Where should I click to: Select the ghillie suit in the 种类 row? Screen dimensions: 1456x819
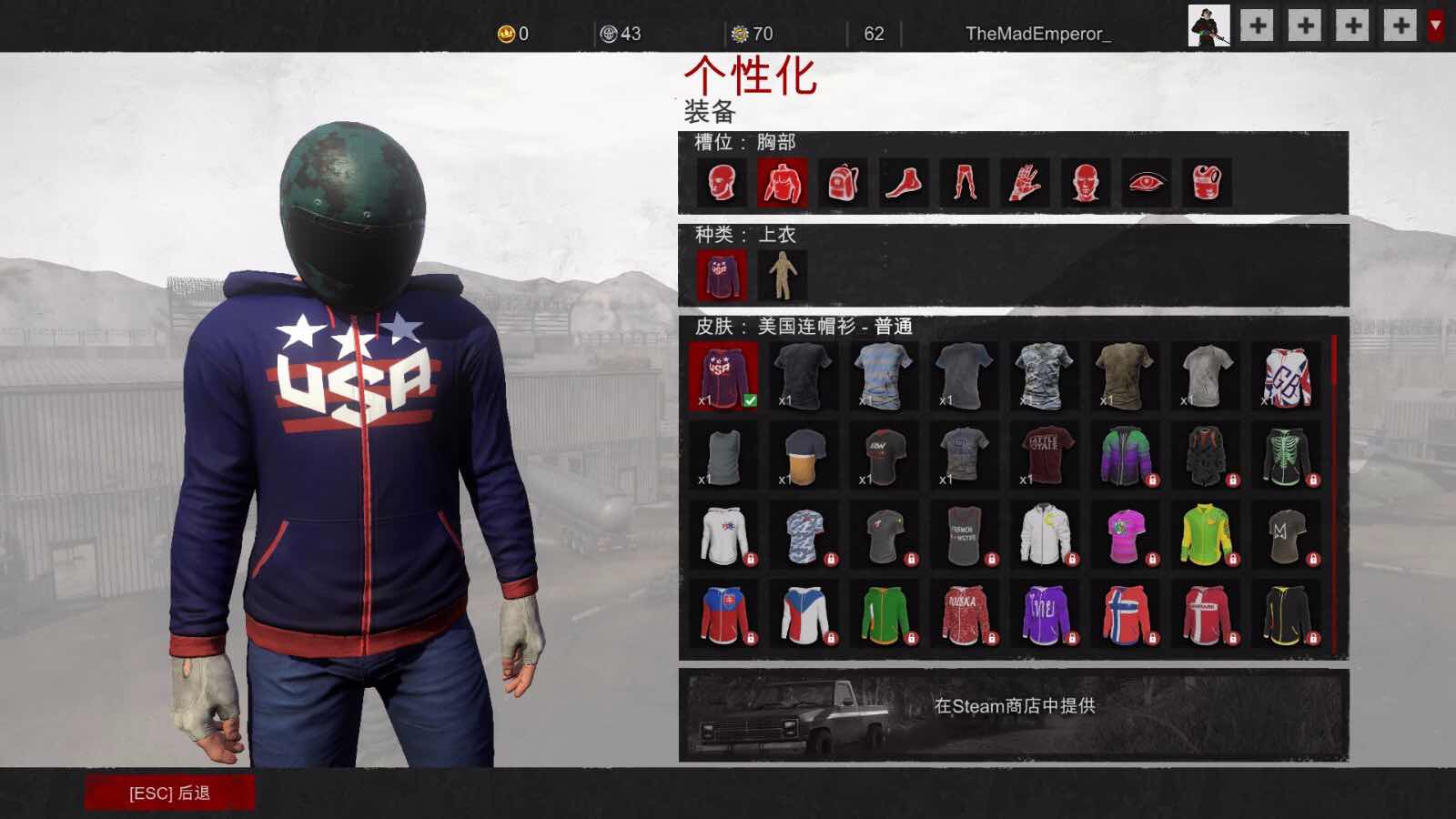point(784,275)
